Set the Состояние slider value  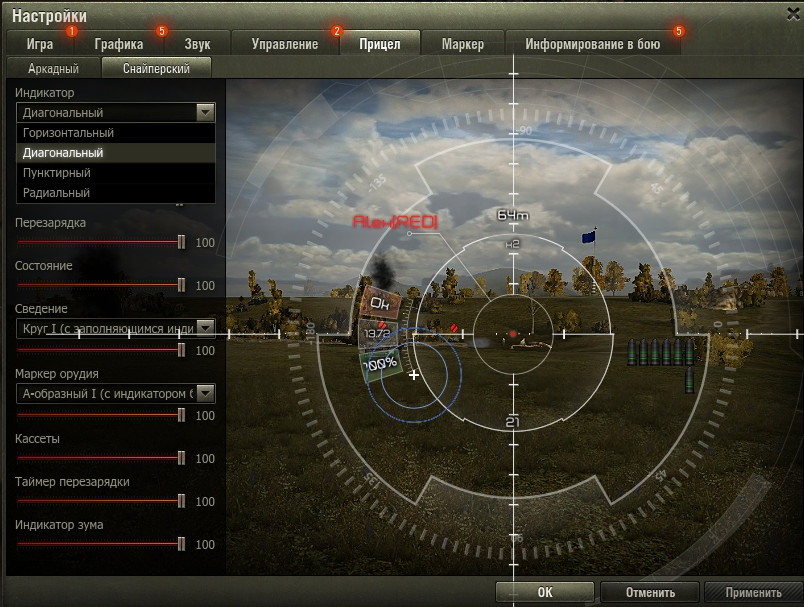pyautogui.click(x=181, y=285)
